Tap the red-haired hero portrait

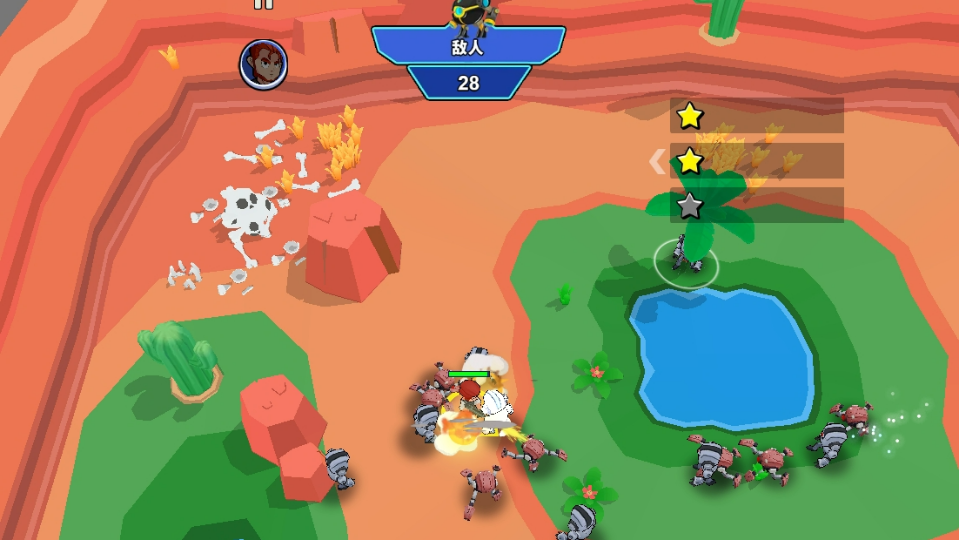[263, 64]
